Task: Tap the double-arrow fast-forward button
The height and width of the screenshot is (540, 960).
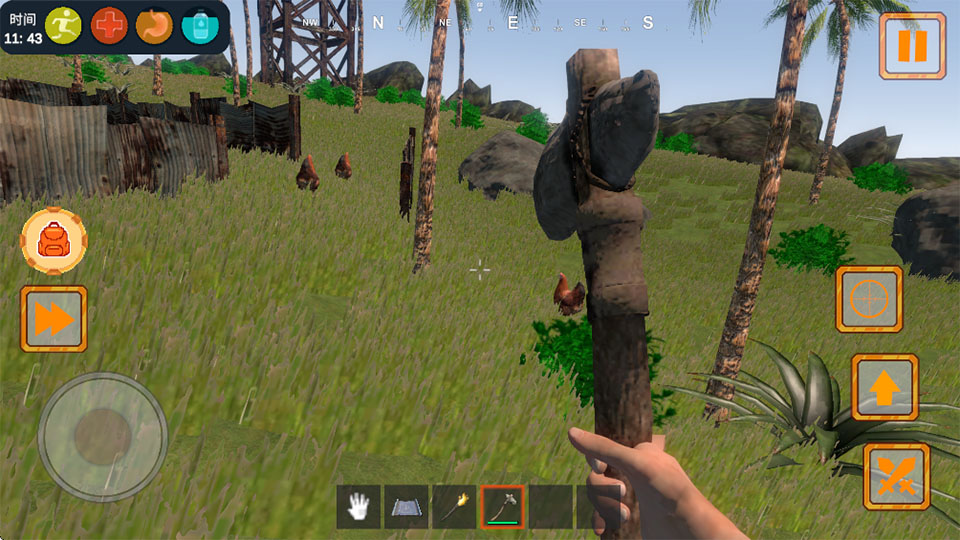Action: point(54,319)
